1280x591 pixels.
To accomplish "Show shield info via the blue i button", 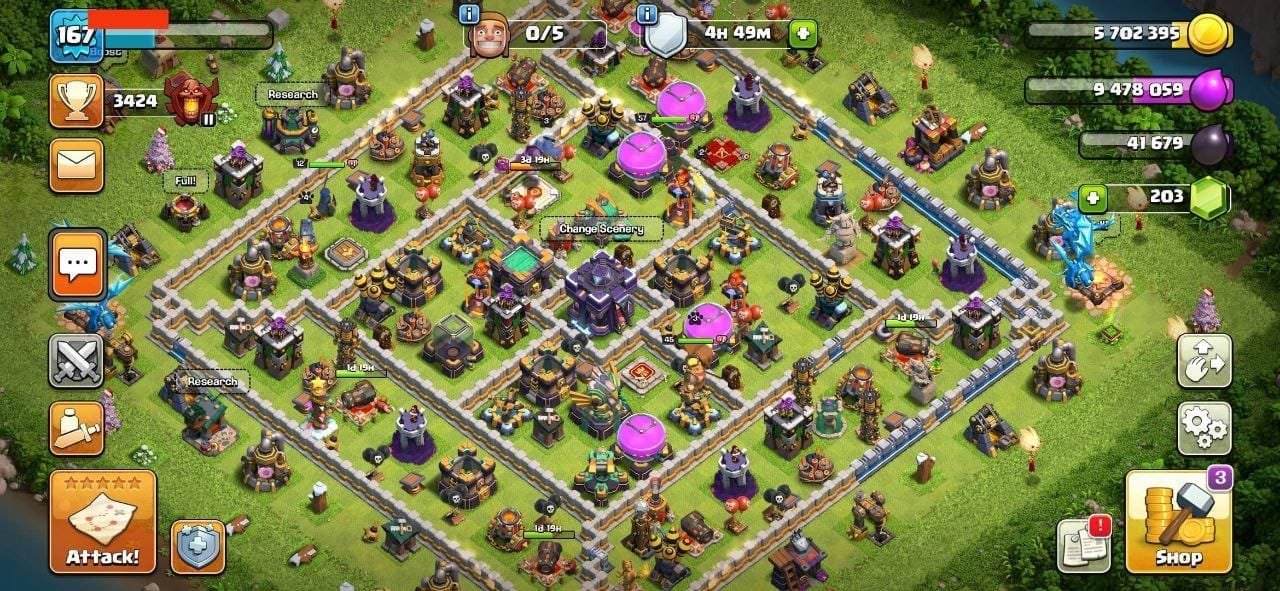I will pos(647,13).
